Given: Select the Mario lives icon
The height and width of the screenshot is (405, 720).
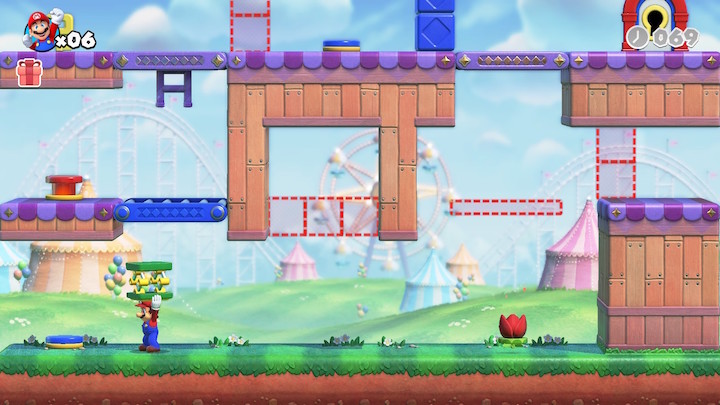Looking at the screenshot, I should tap(40, 30).
